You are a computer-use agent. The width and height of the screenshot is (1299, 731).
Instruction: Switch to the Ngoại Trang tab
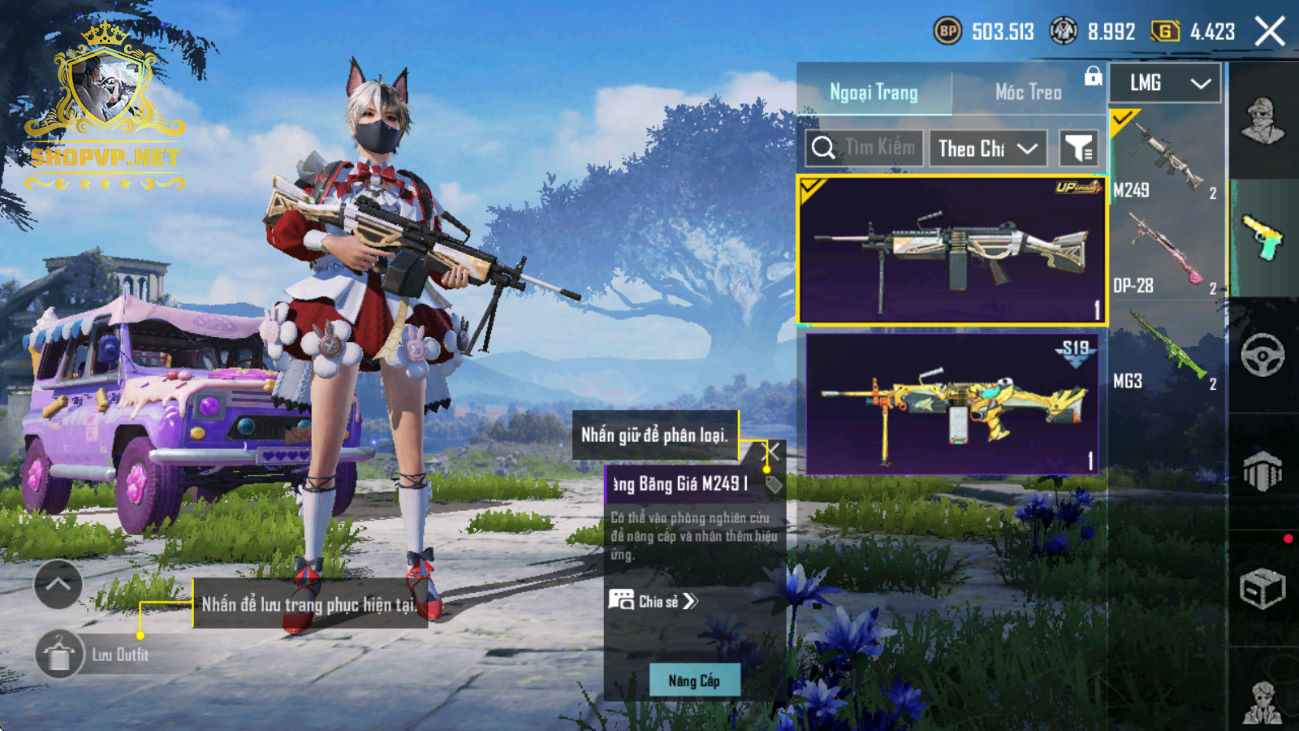pos(874,93)
